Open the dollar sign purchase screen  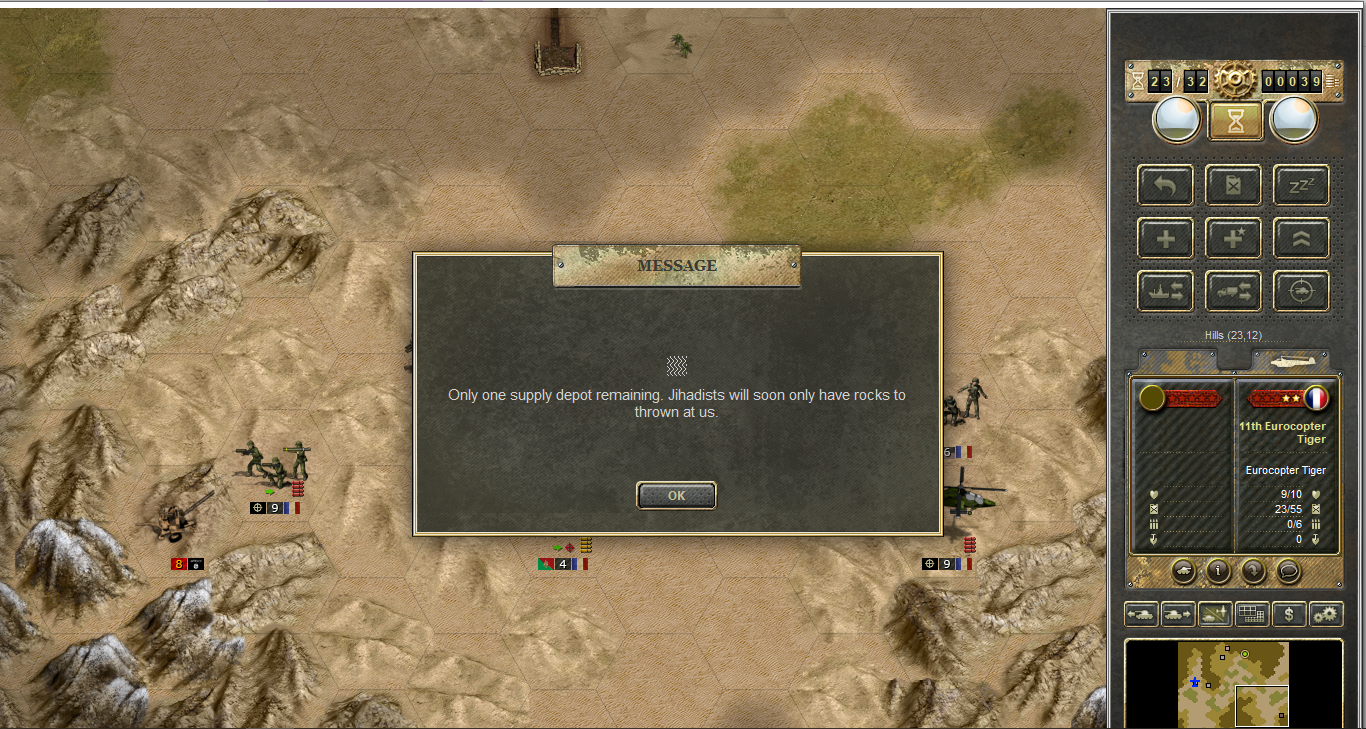tap(1289, 614)
